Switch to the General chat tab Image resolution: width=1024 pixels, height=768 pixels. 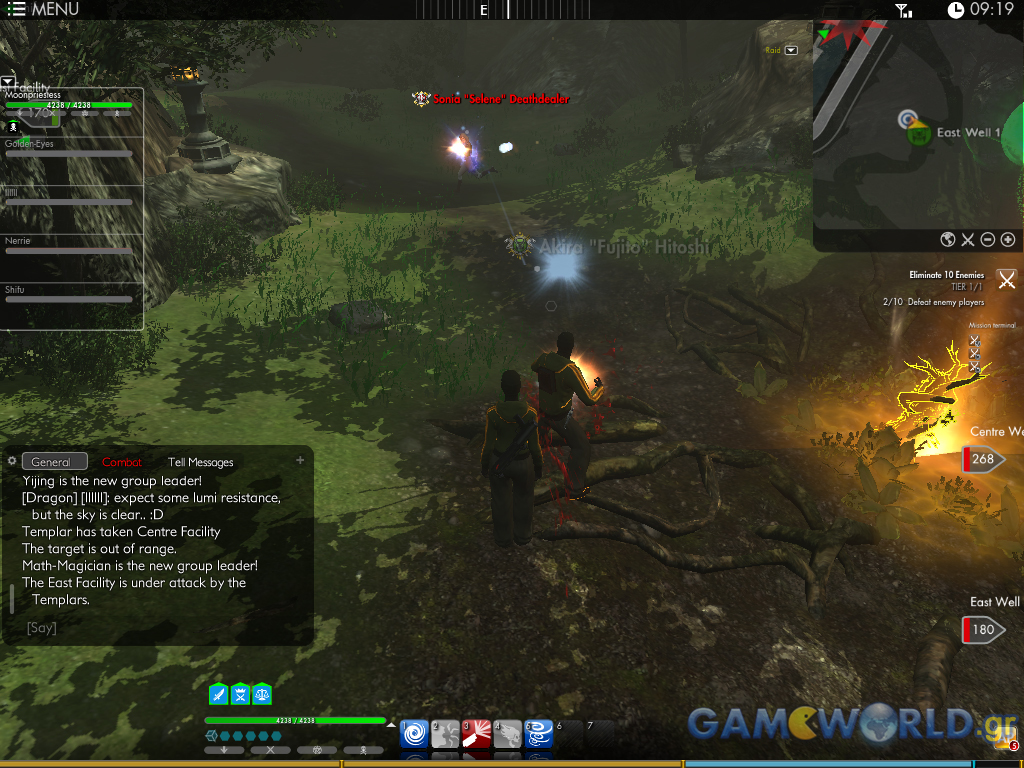tap(54, 462)
